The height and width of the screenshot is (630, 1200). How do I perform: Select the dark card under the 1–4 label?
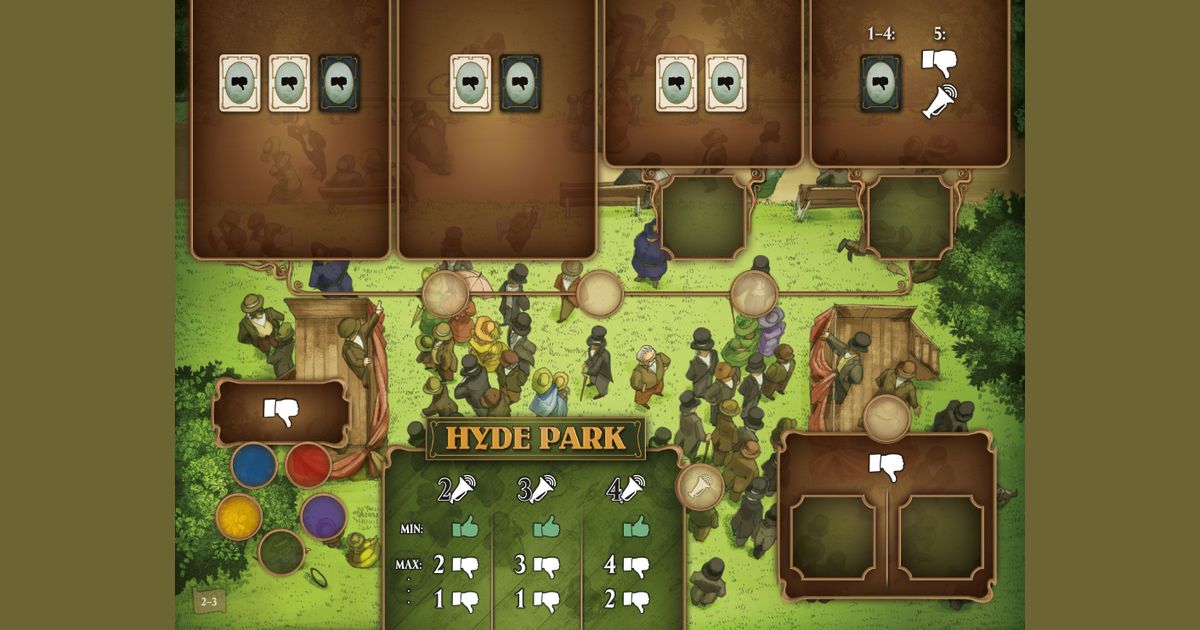(881, 83)
